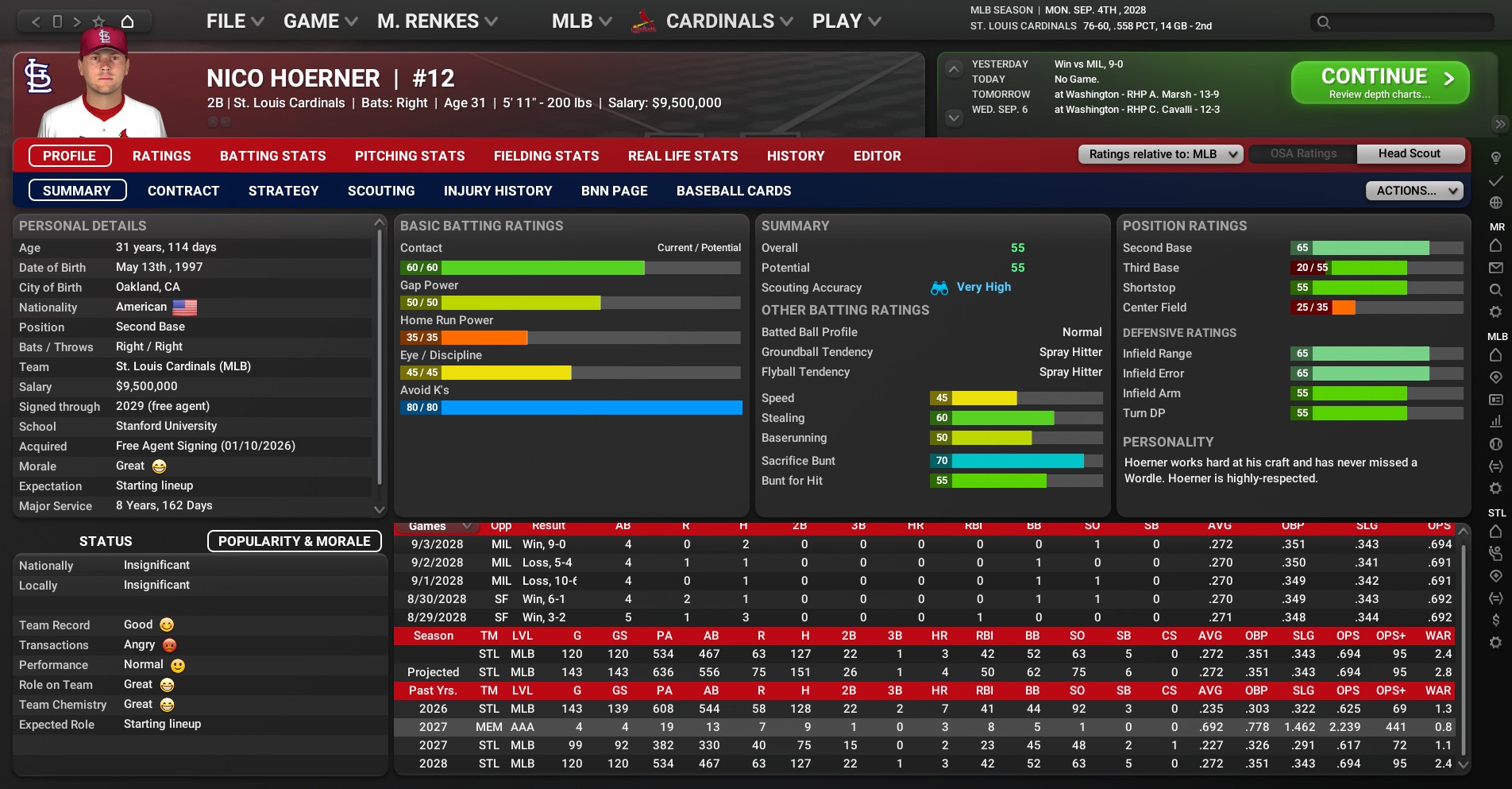Show the BASEBALL CARDS page
This screenshot has height=789, width=1512.
pyautogui.click(x=734, y=191)
